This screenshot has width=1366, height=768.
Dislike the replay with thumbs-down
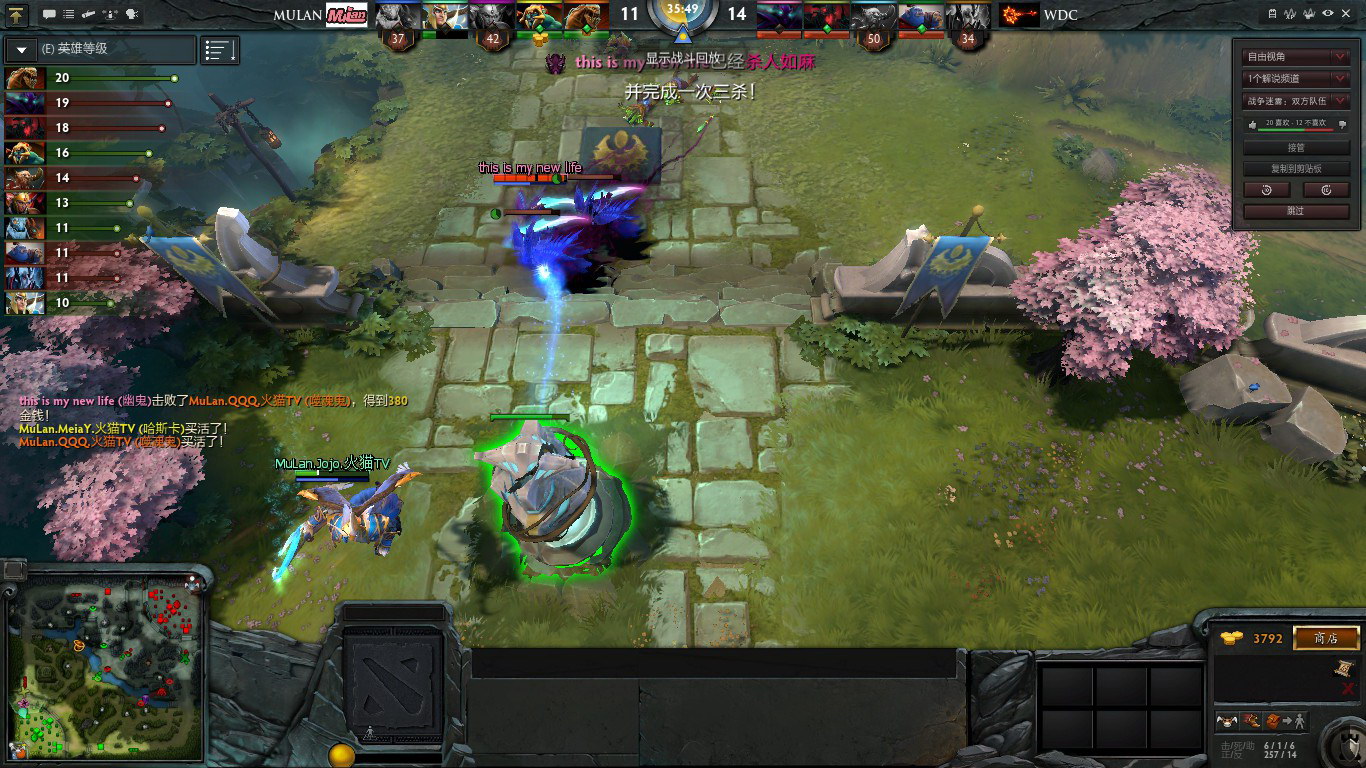pyautogui.click(x=1342, y=124)
